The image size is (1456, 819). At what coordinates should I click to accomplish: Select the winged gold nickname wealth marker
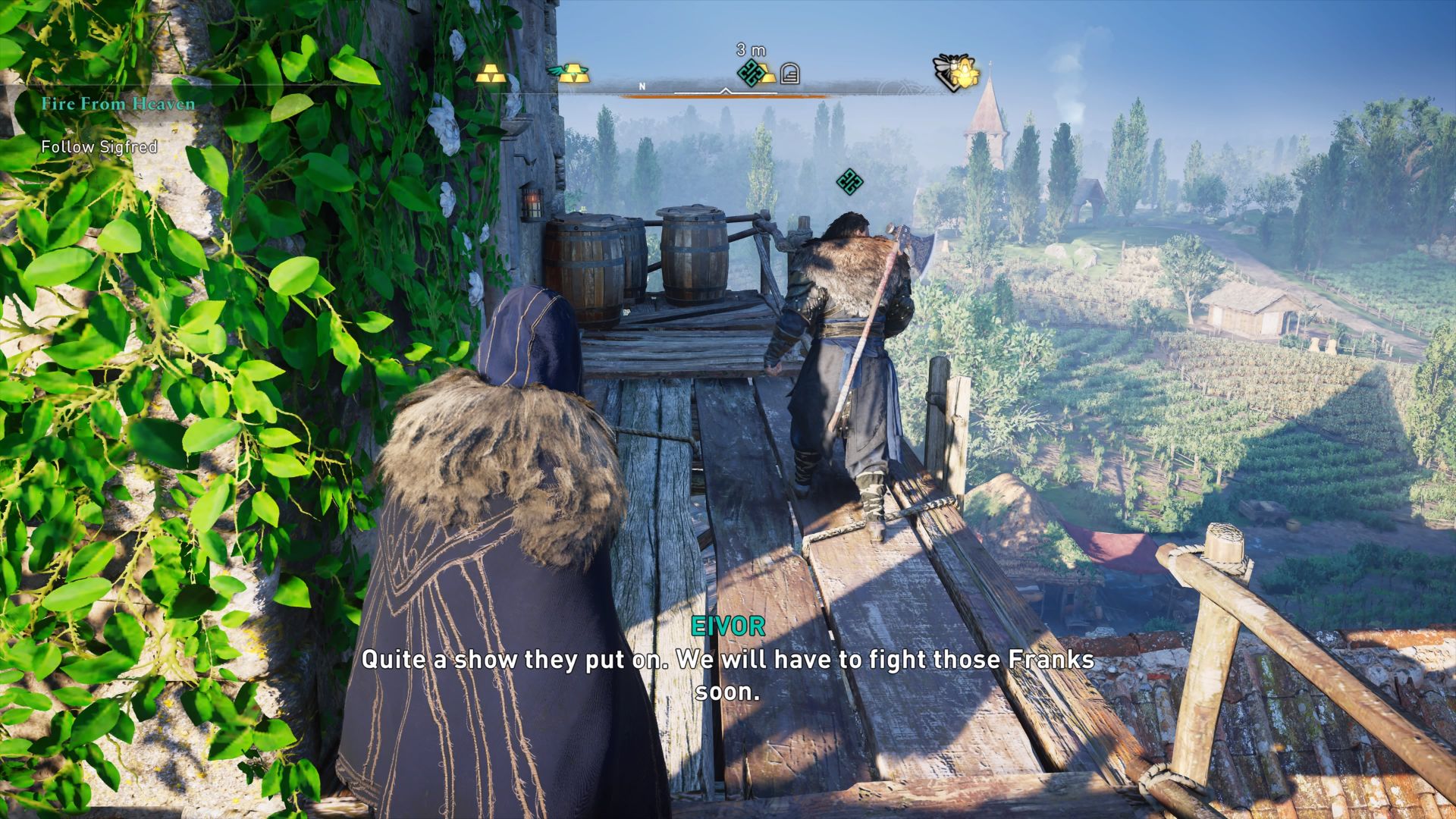pyautogui.click(x=575, y=72)
